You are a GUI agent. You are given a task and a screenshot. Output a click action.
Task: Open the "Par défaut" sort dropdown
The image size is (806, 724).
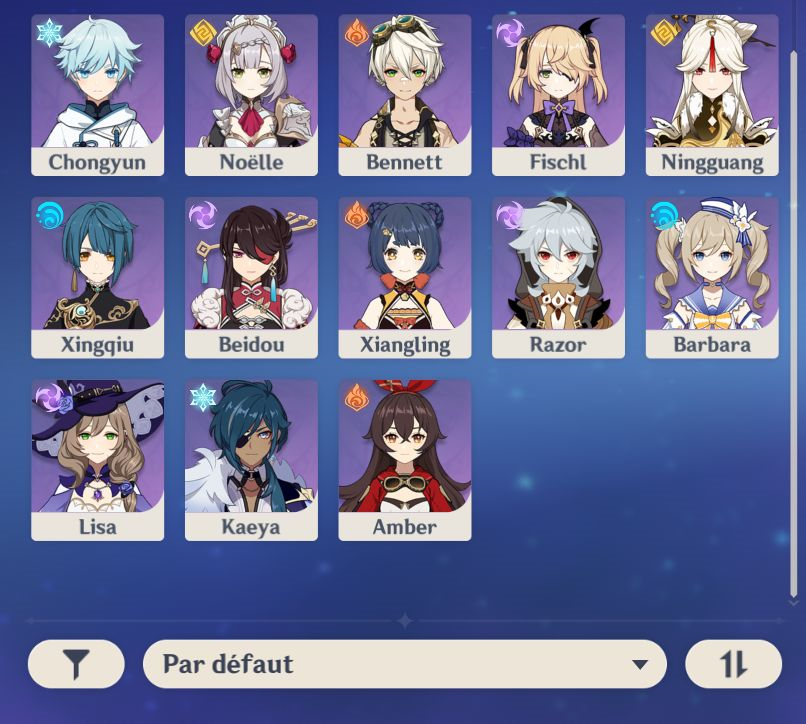coord(404,664)
